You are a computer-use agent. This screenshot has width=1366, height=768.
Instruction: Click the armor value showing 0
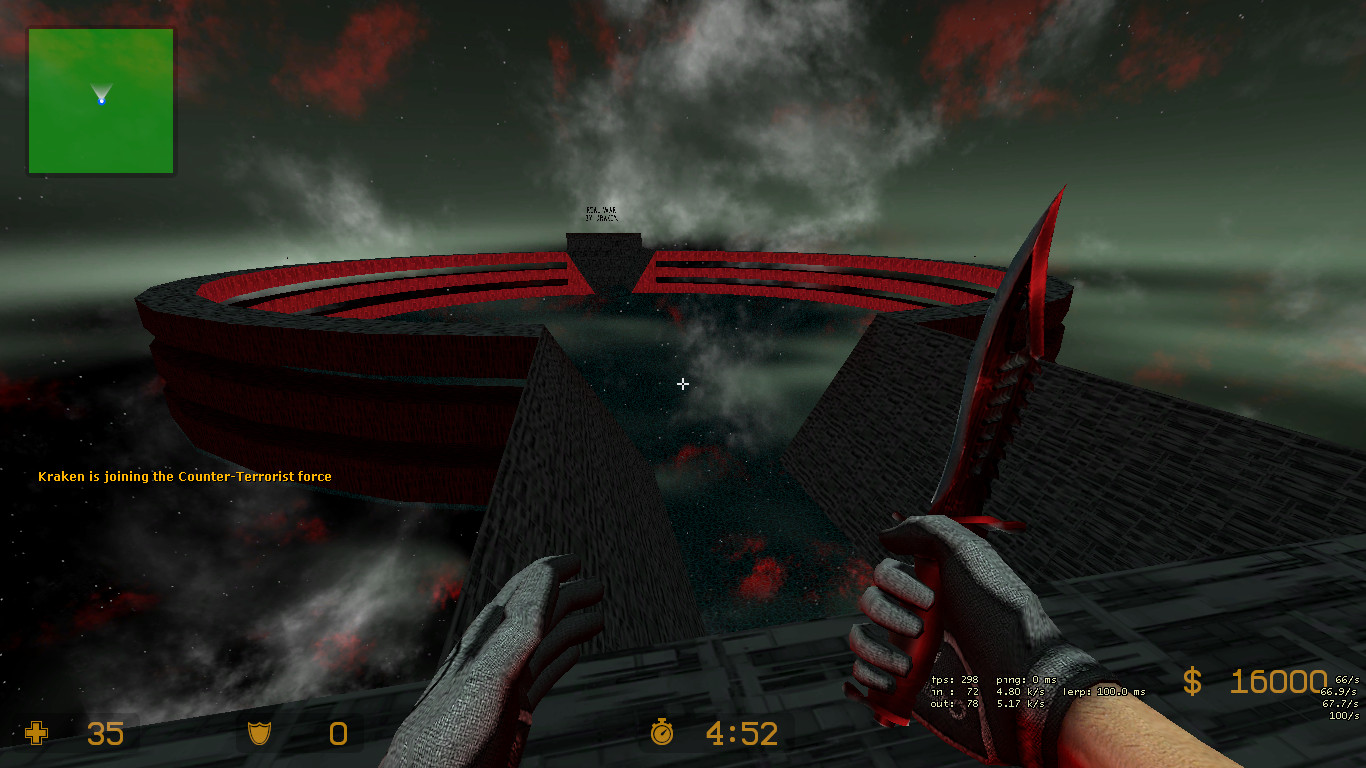[x=336, y=734]
